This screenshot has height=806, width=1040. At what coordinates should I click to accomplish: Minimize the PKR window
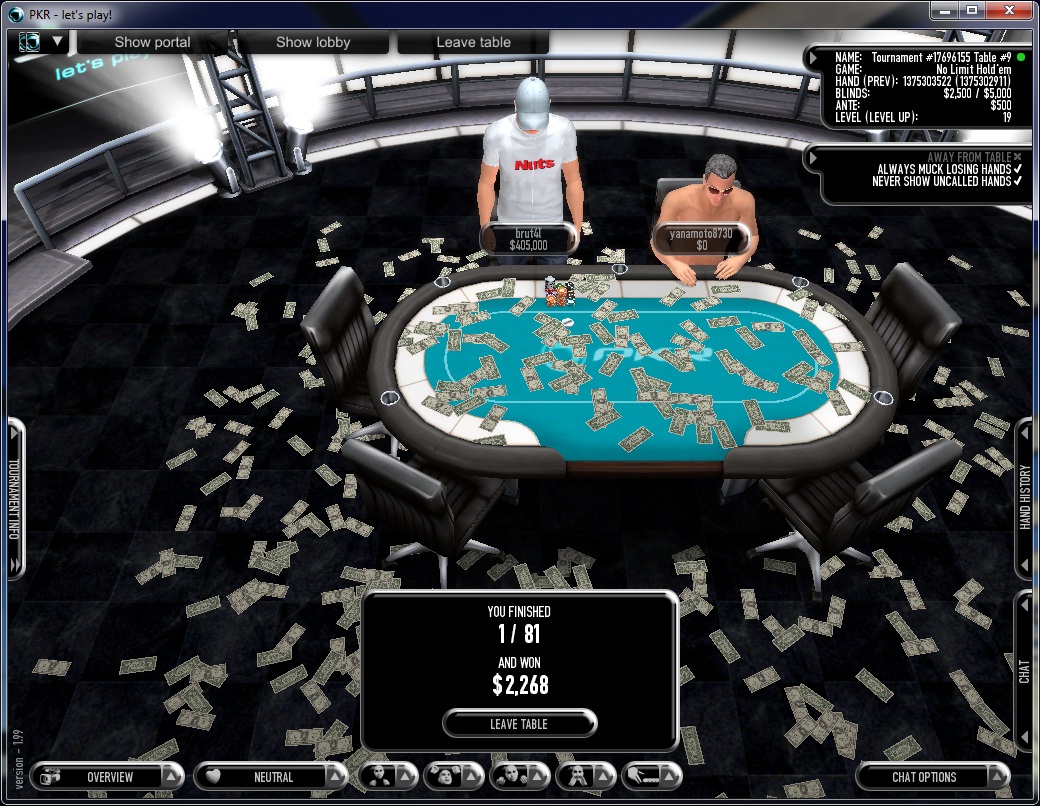pos(943,9)
